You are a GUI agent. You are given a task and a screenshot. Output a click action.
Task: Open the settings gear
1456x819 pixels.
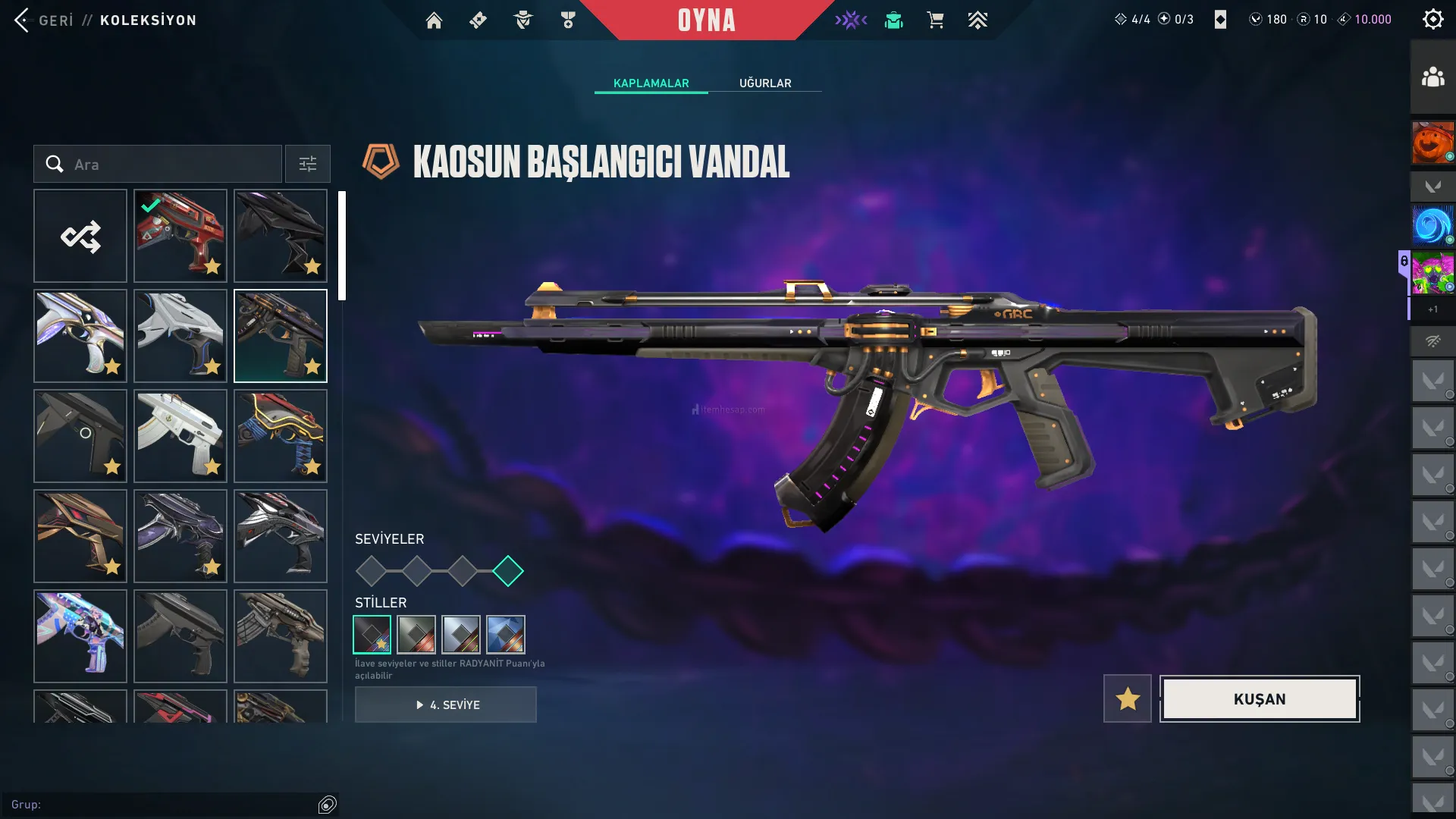click(1432, 20)
